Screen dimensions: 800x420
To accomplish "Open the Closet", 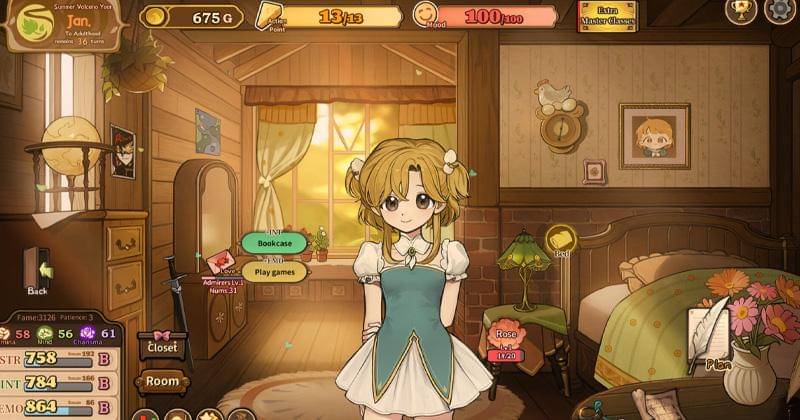I will (x=162, y=347).
